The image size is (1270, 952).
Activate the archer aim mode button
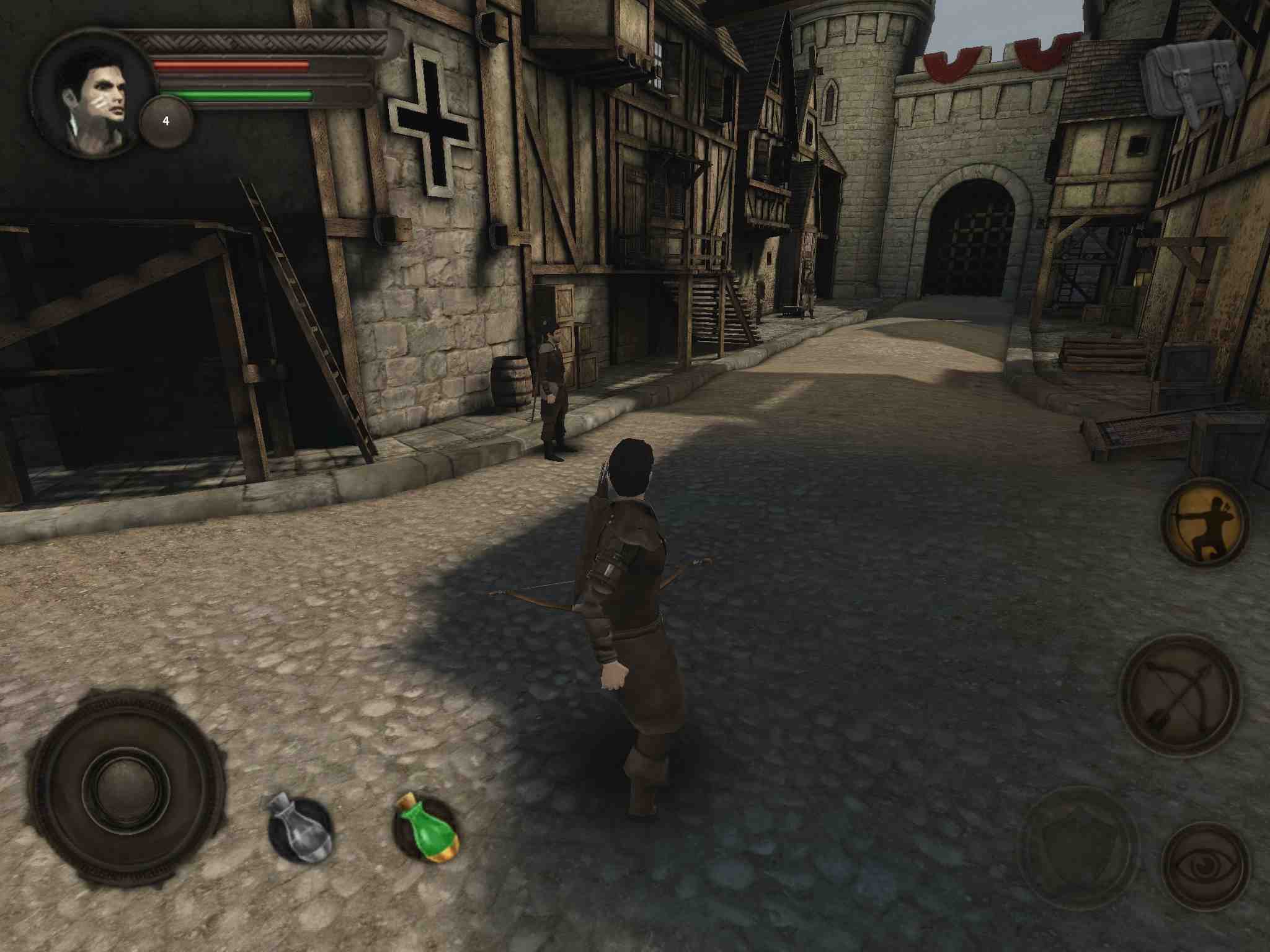(x=1204, y=522)
